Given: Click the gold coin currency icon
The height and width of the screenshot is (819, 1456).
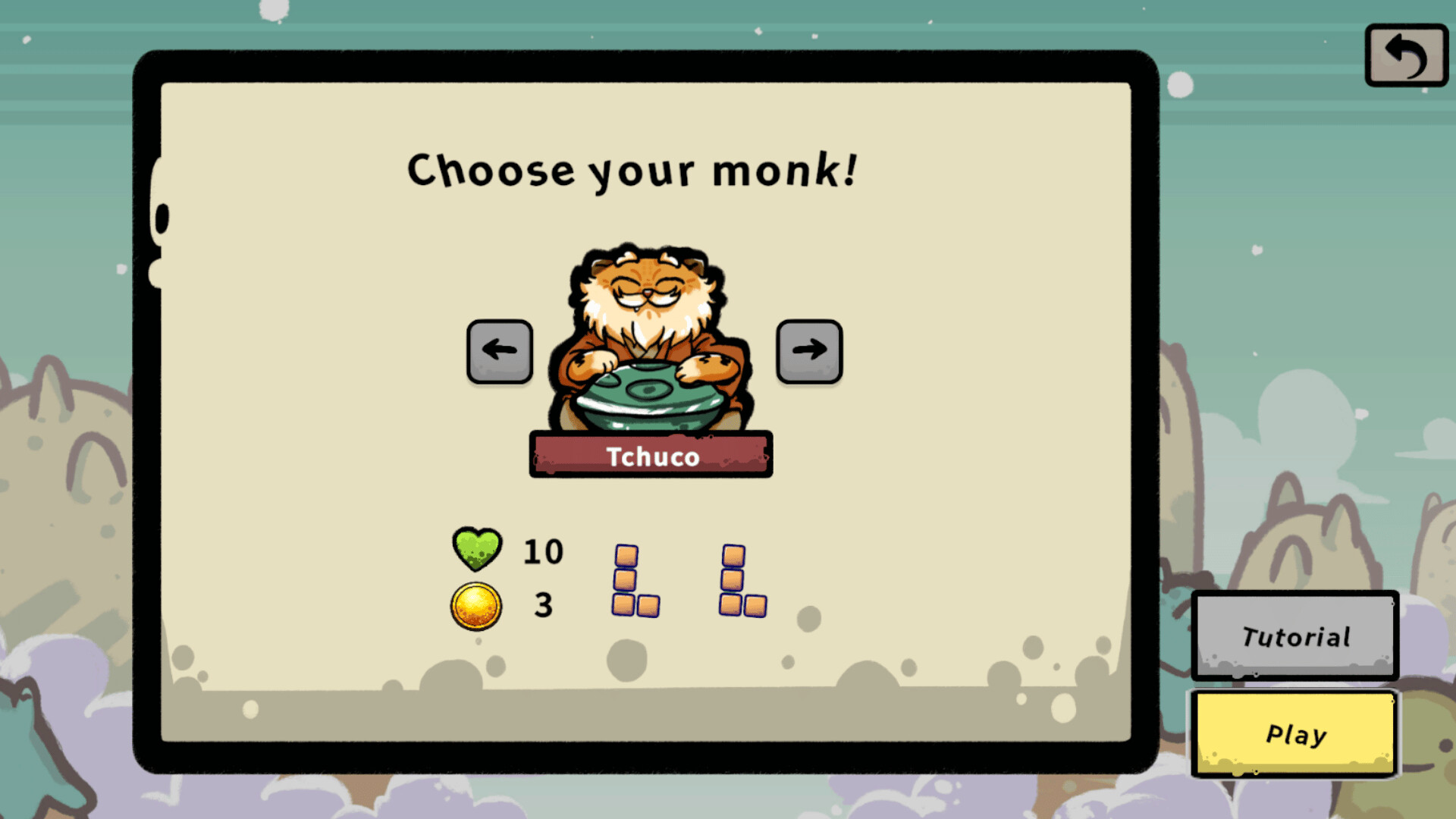Looking at the screenshot, I should 476,604.
